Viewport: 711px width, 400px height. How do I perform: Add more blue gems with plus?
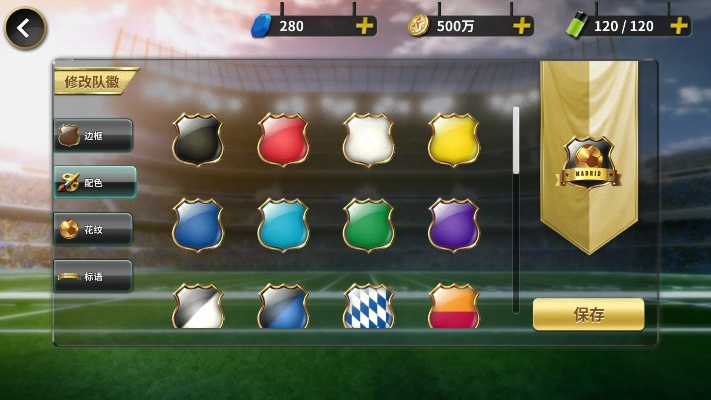tap(365, 26)
